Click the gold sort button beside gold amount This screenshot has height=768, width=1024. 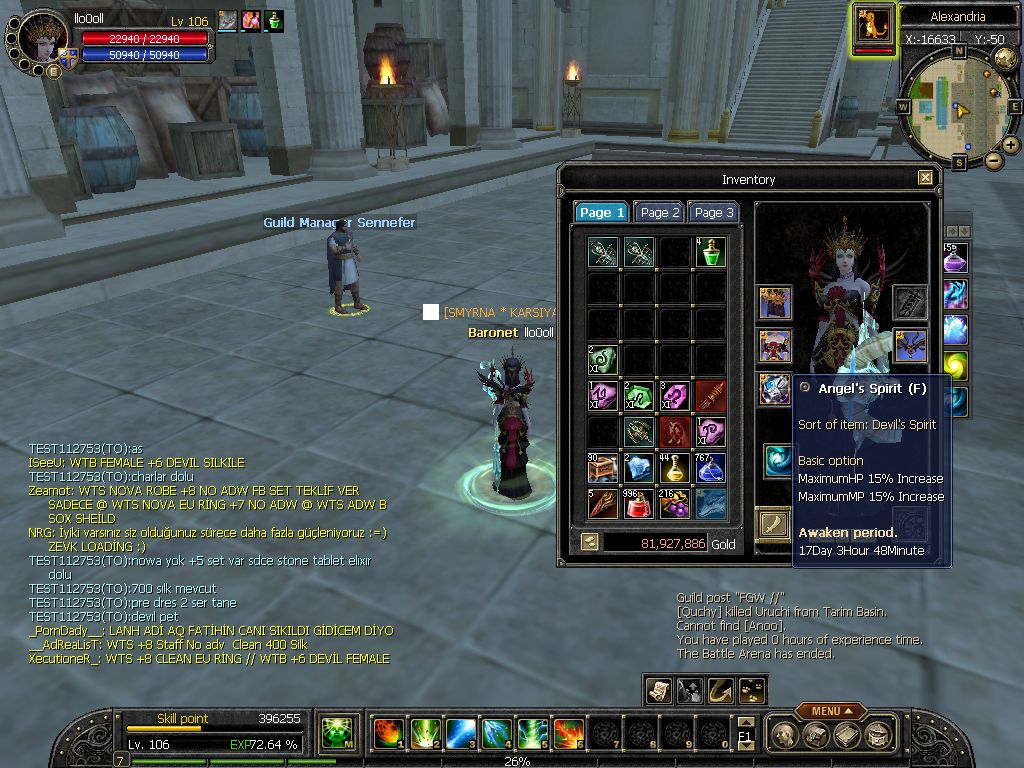[x=590, y=542]
